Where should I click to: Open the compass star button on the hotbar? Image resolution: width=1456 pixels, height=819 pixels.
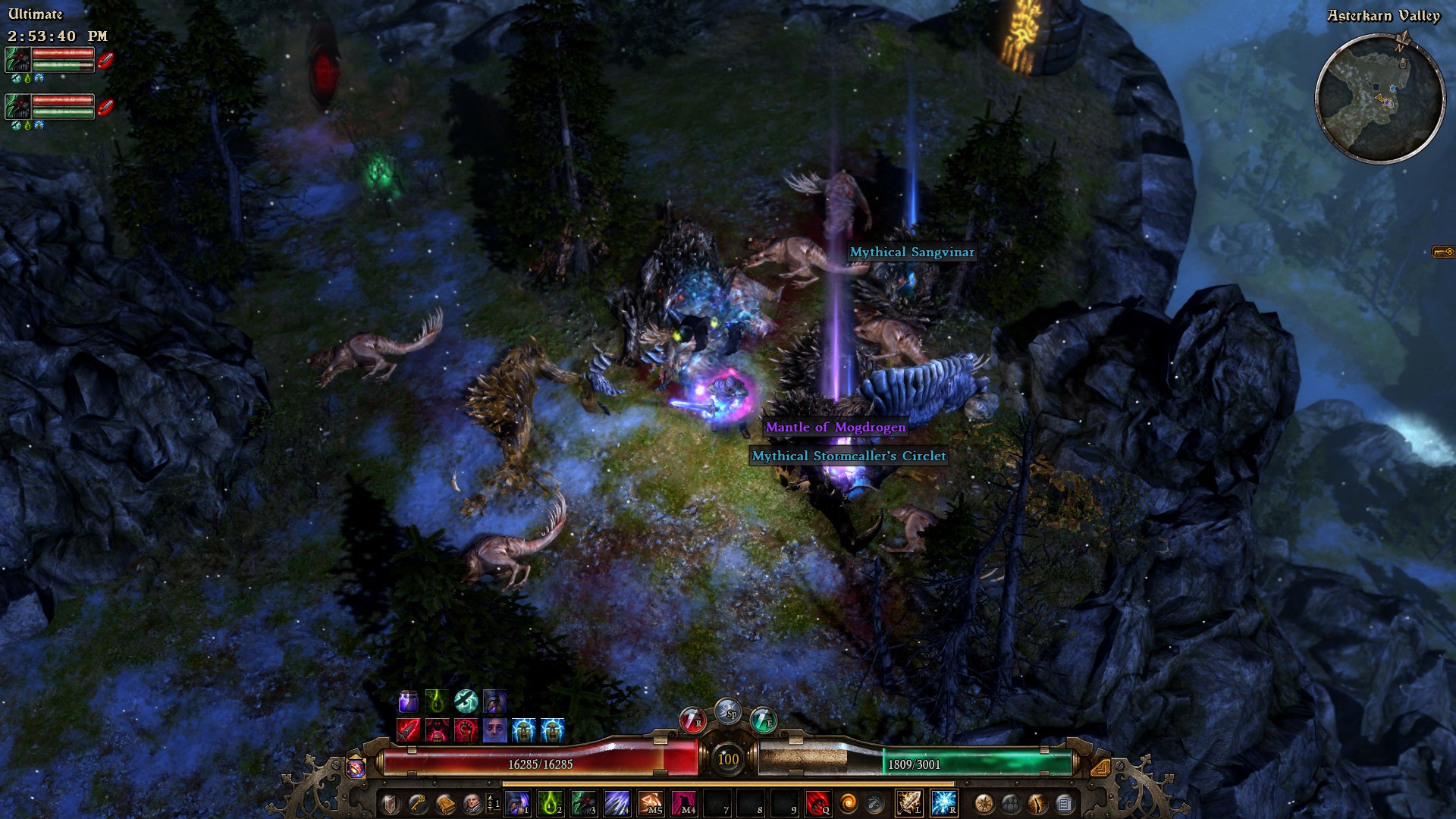click(984, 803)
